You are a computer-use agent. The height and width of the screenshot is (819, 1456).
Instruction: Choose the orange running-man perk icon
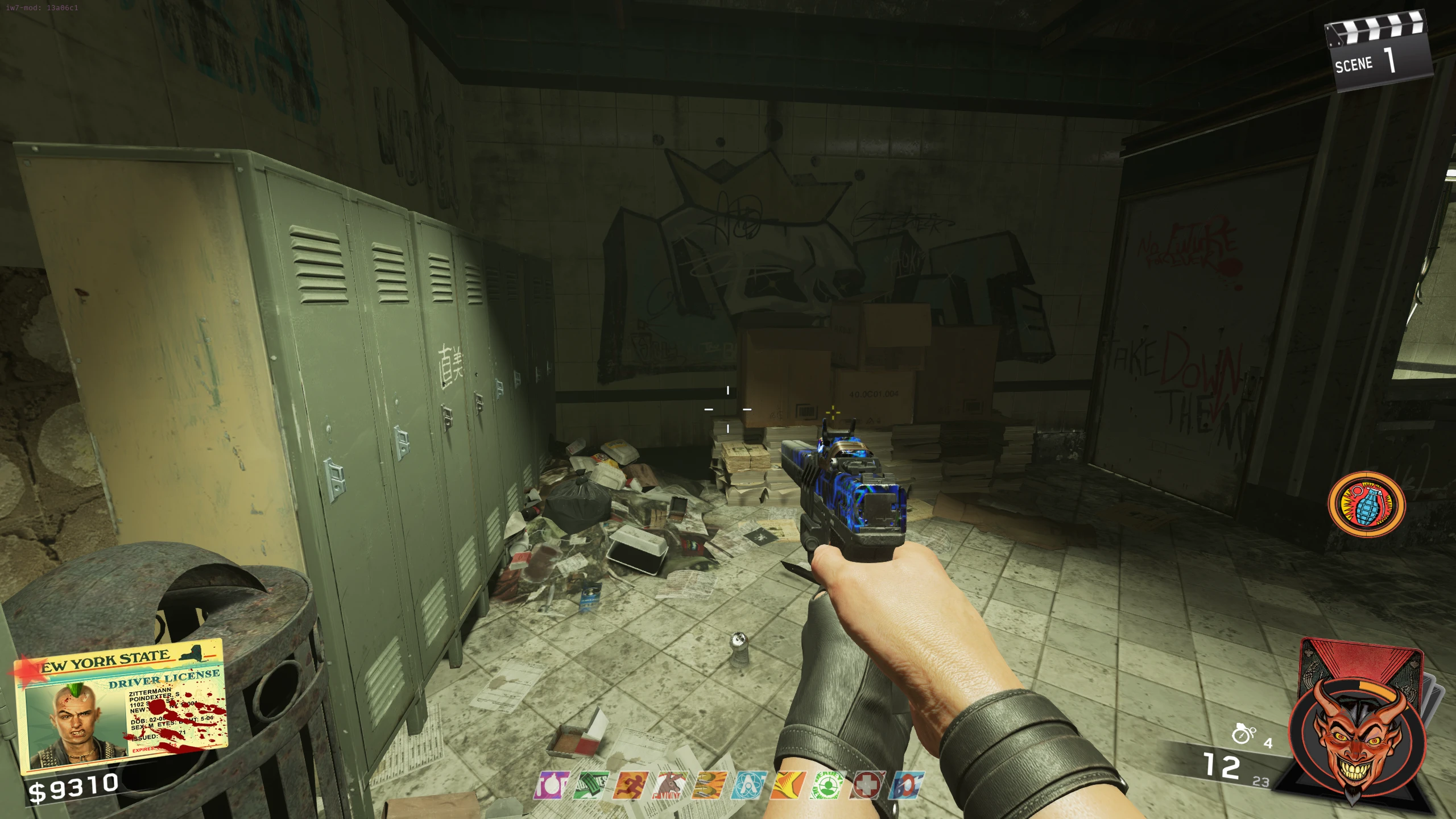click(631, 785)
